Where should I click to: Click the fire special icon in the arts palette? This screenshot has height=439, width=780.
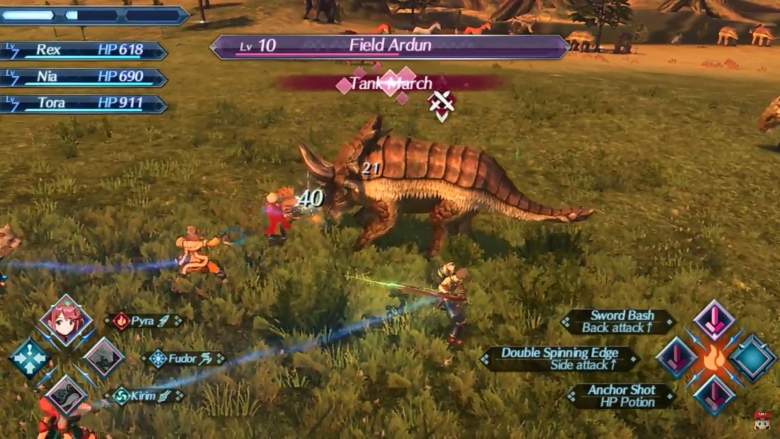click(714, 358)
